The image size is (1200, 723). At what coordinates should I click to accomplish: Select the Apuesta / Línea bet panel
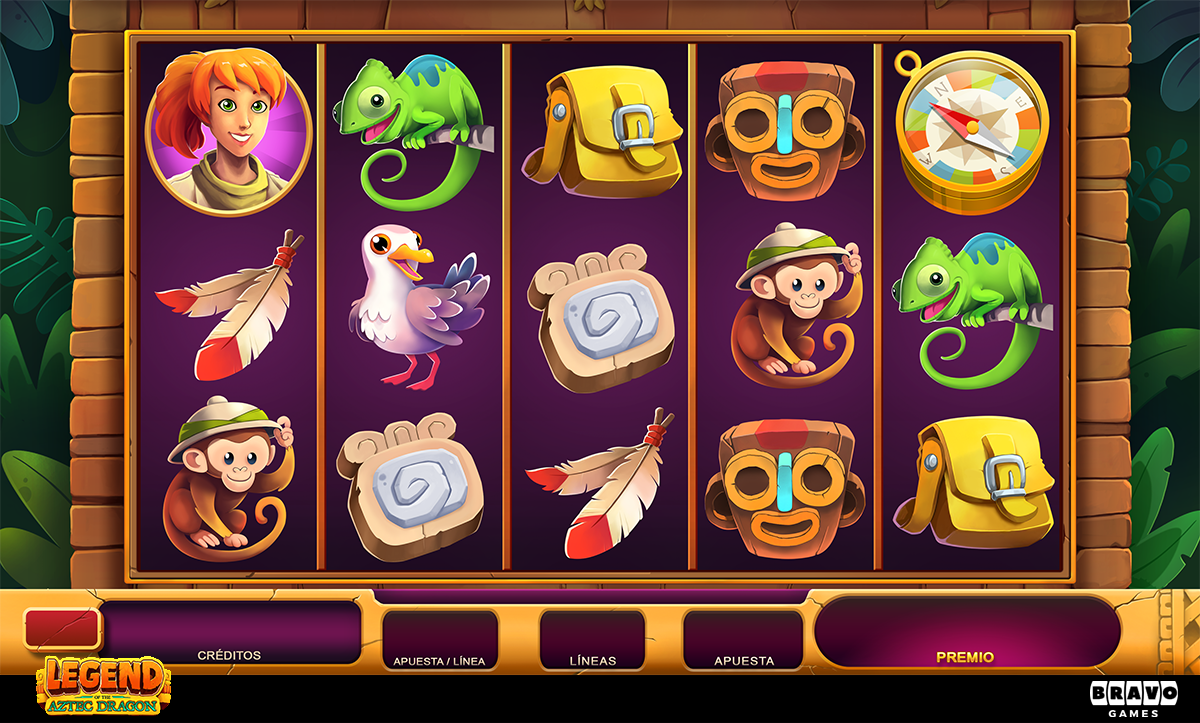440,640
